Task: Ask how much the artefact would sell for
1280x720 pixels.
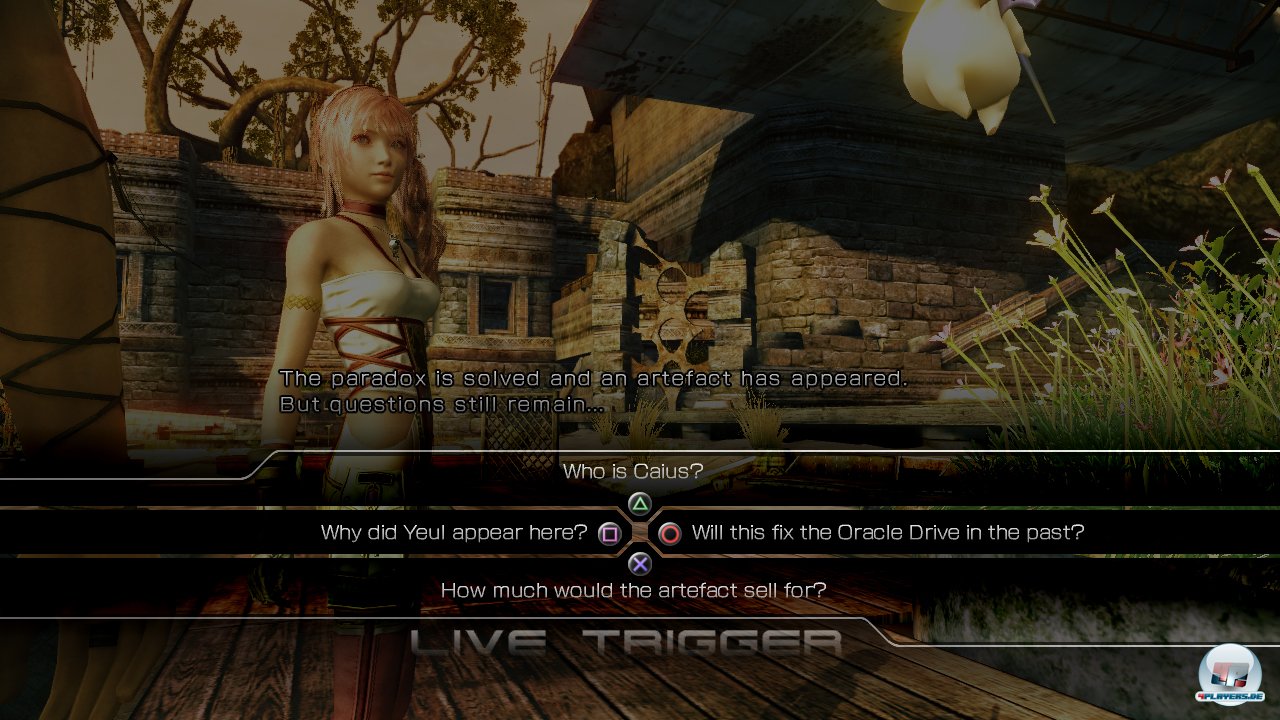Action: [633, 591]
